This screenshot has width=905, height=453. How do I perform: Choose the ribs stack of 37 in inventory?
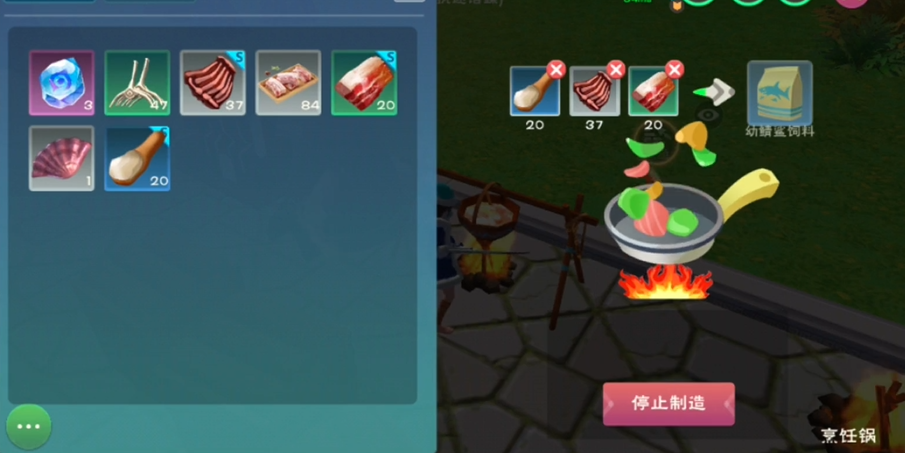click(213, 83)
